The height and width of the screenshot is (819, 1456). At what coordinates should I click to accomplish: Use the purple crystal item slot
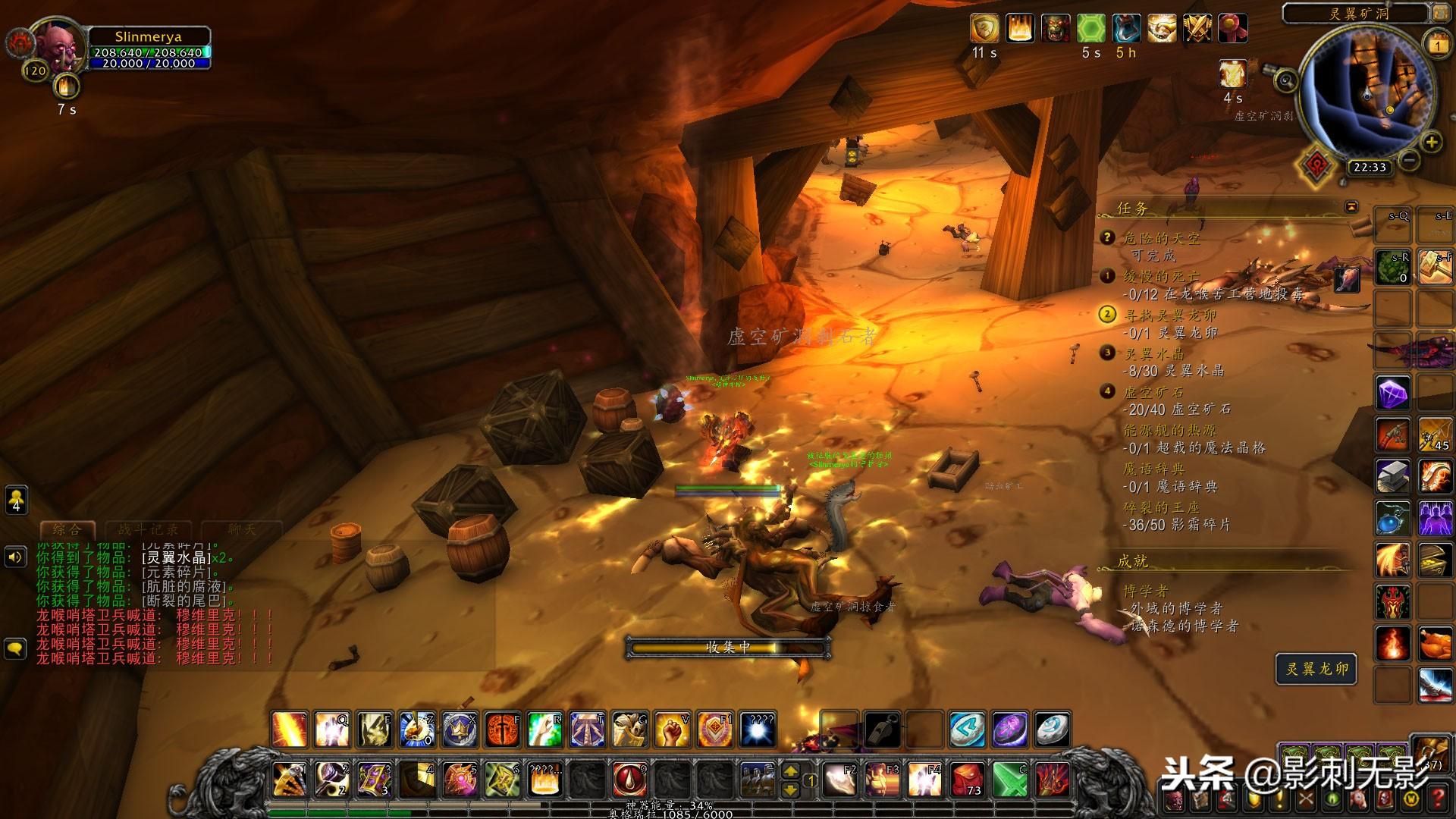coord(1393,393)
